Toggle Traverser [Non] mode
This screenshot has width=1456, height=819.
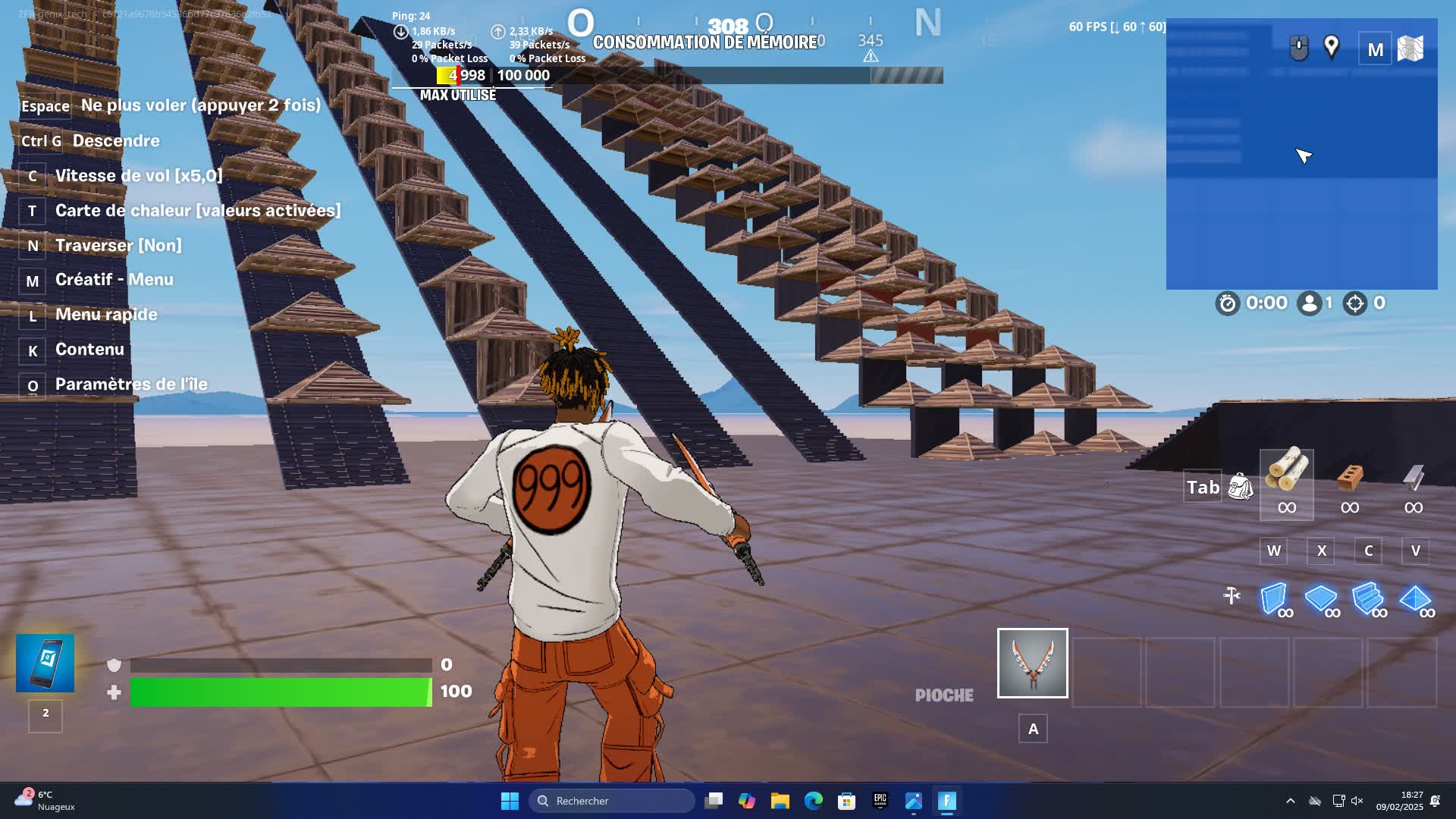click(118, 245)
